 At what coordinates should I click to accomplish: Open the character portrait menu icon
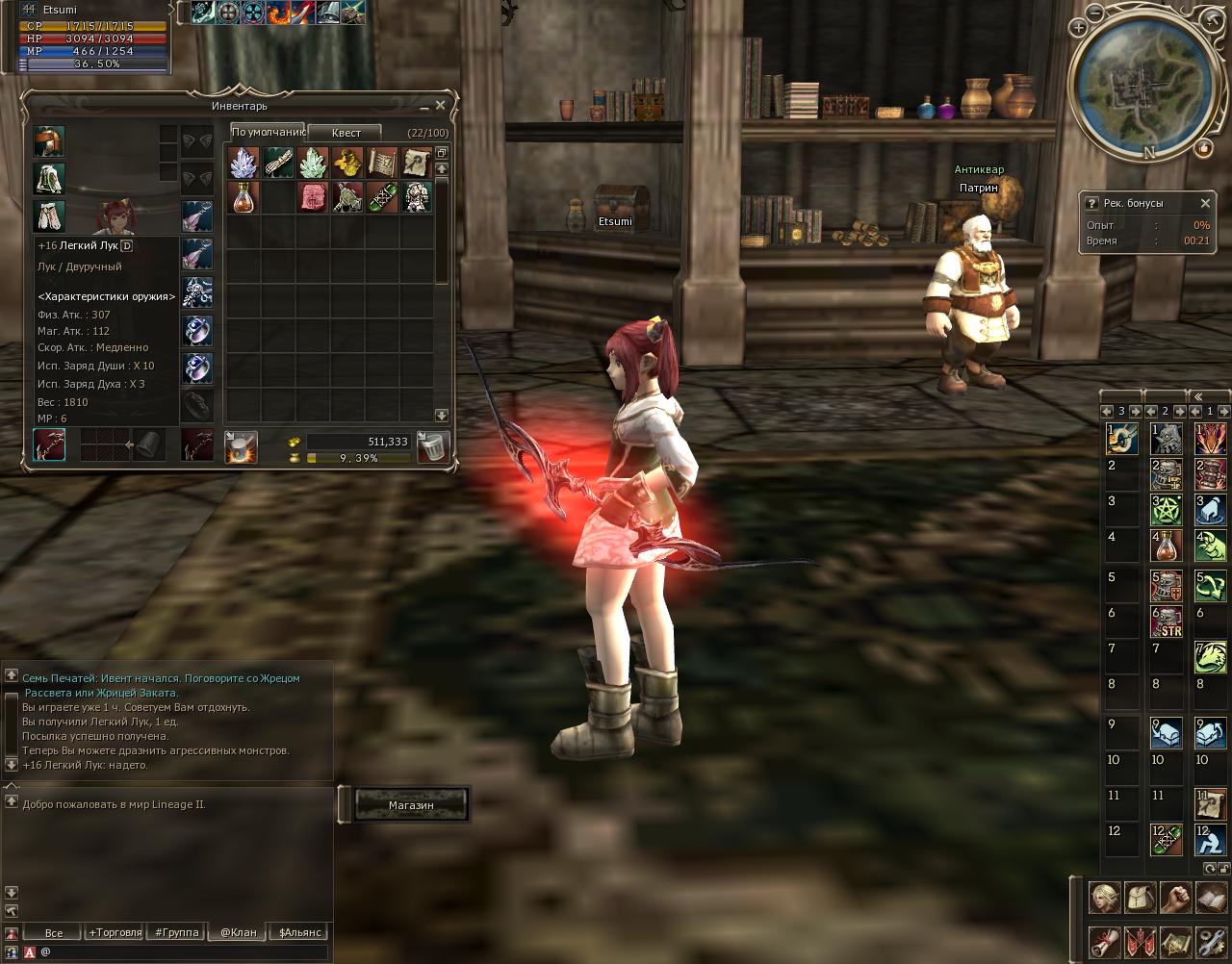1104,897
